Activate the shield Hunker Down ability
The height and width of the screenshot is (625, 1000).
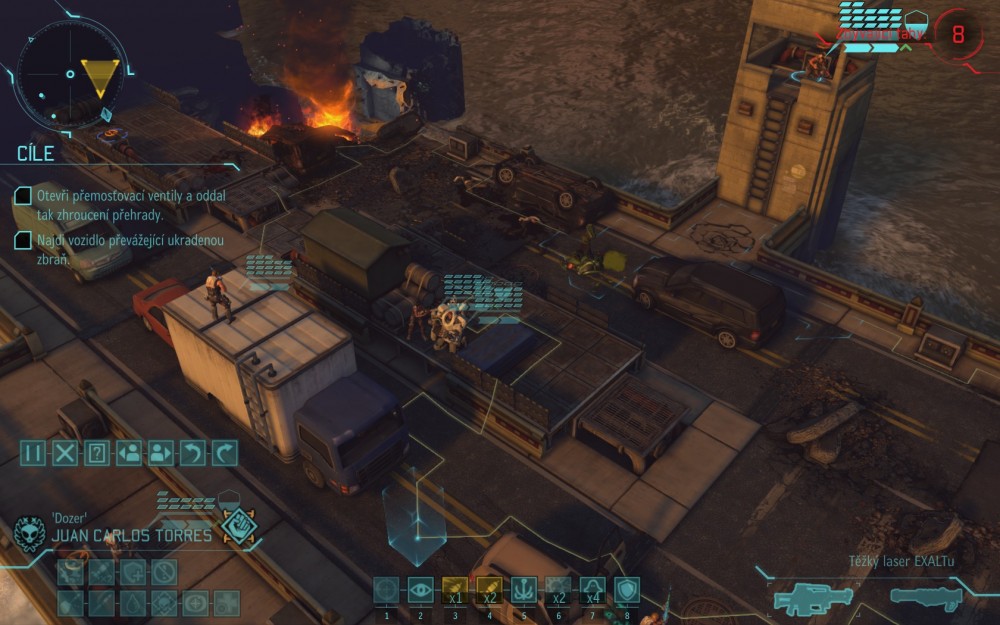[x=627, y=590]
